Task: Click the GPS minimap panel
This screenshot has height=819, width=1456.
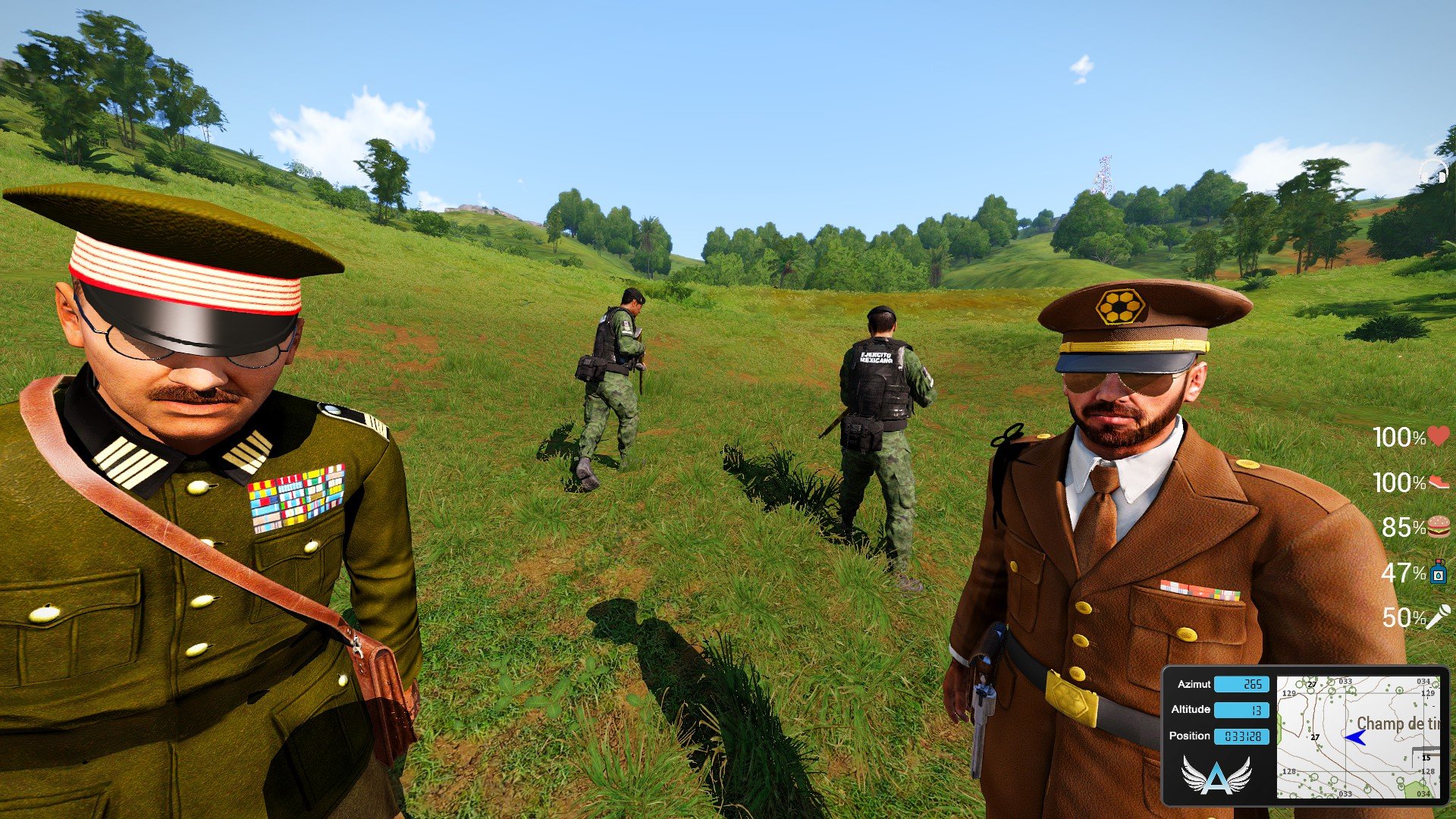Action: click(1357, 736)
